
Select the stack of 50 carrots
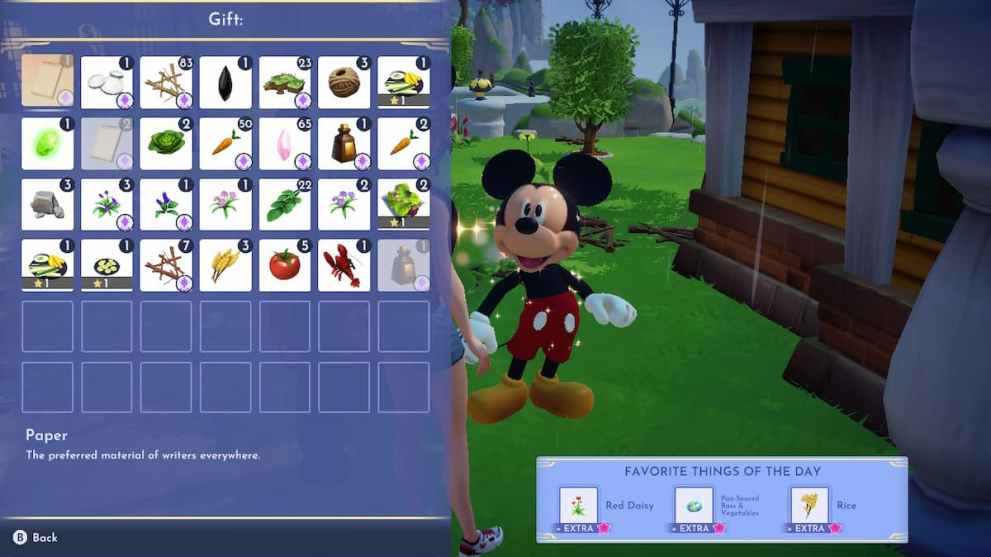coord(225,144)
